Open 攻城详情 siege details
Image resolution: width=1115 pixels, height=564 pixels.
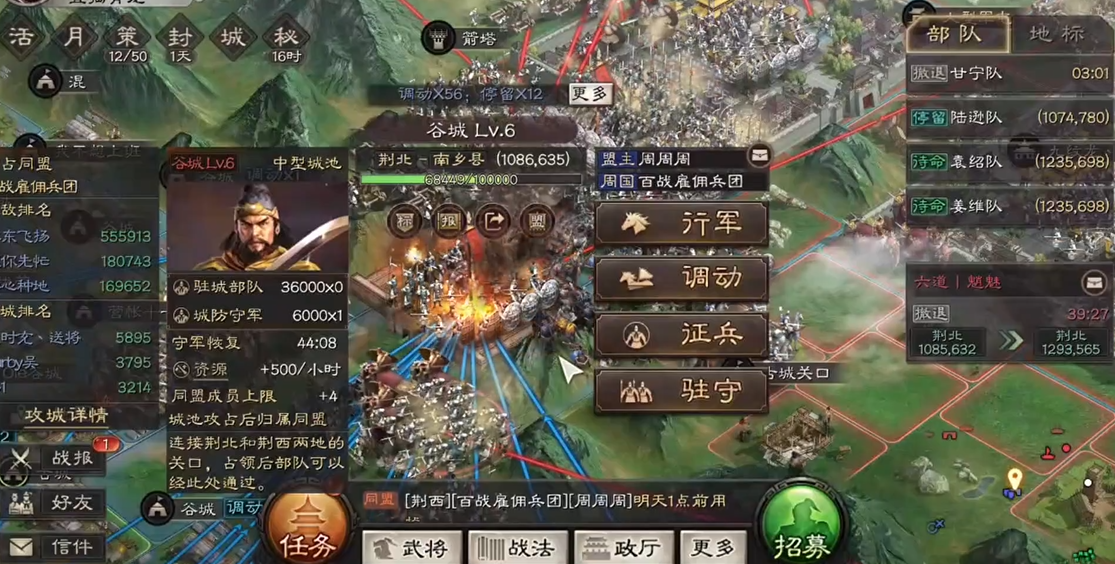point(67,415)
